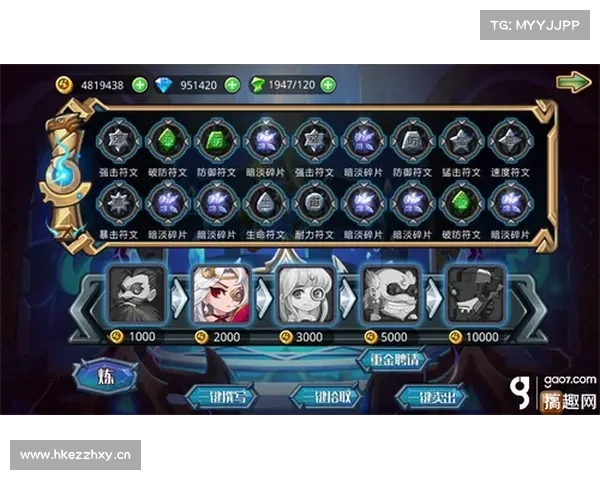Click the 重金聘请 button
Image resolution: width=600 pixels, height=480 pixels.
[390, 360]
